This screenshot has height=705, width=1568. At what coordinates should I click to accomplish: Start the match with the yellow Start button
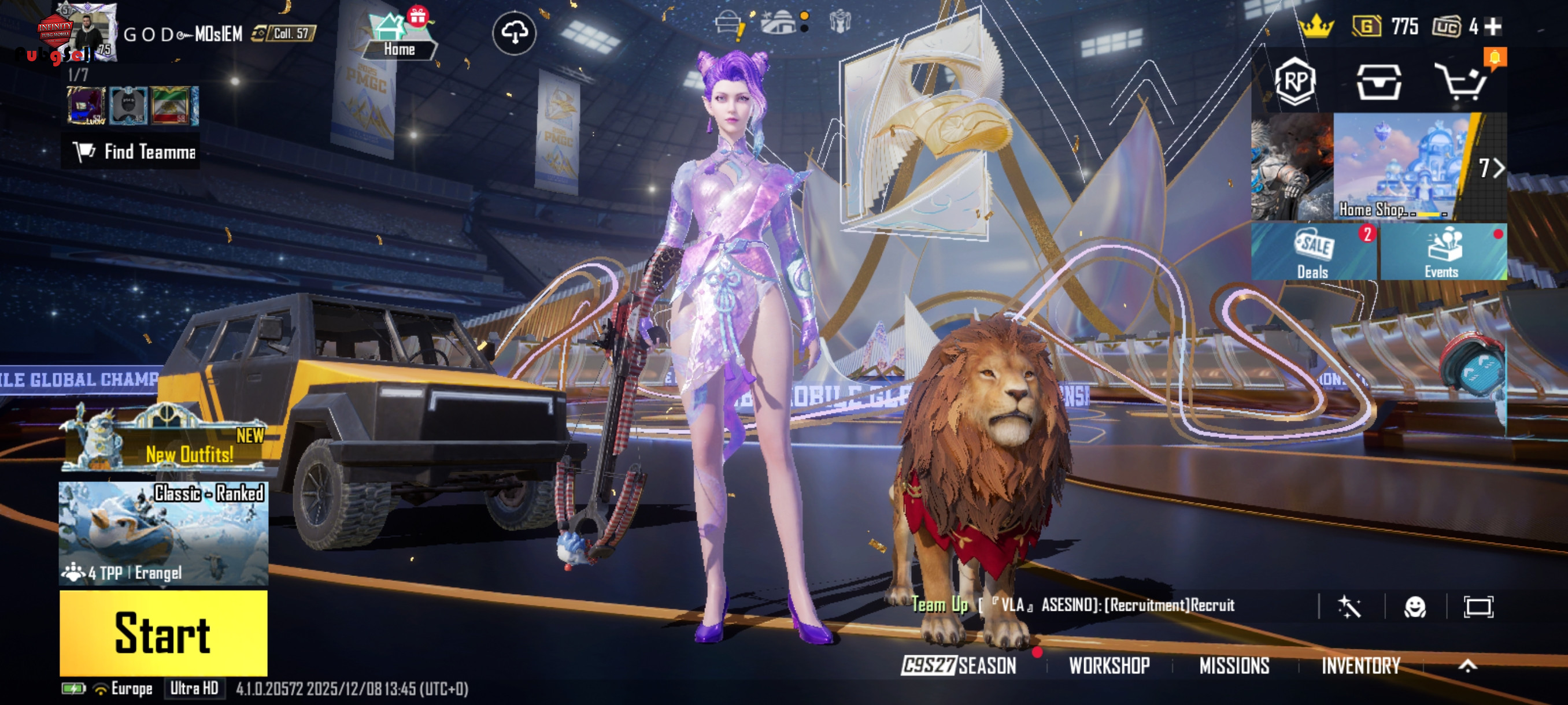(x=163, y=633)
